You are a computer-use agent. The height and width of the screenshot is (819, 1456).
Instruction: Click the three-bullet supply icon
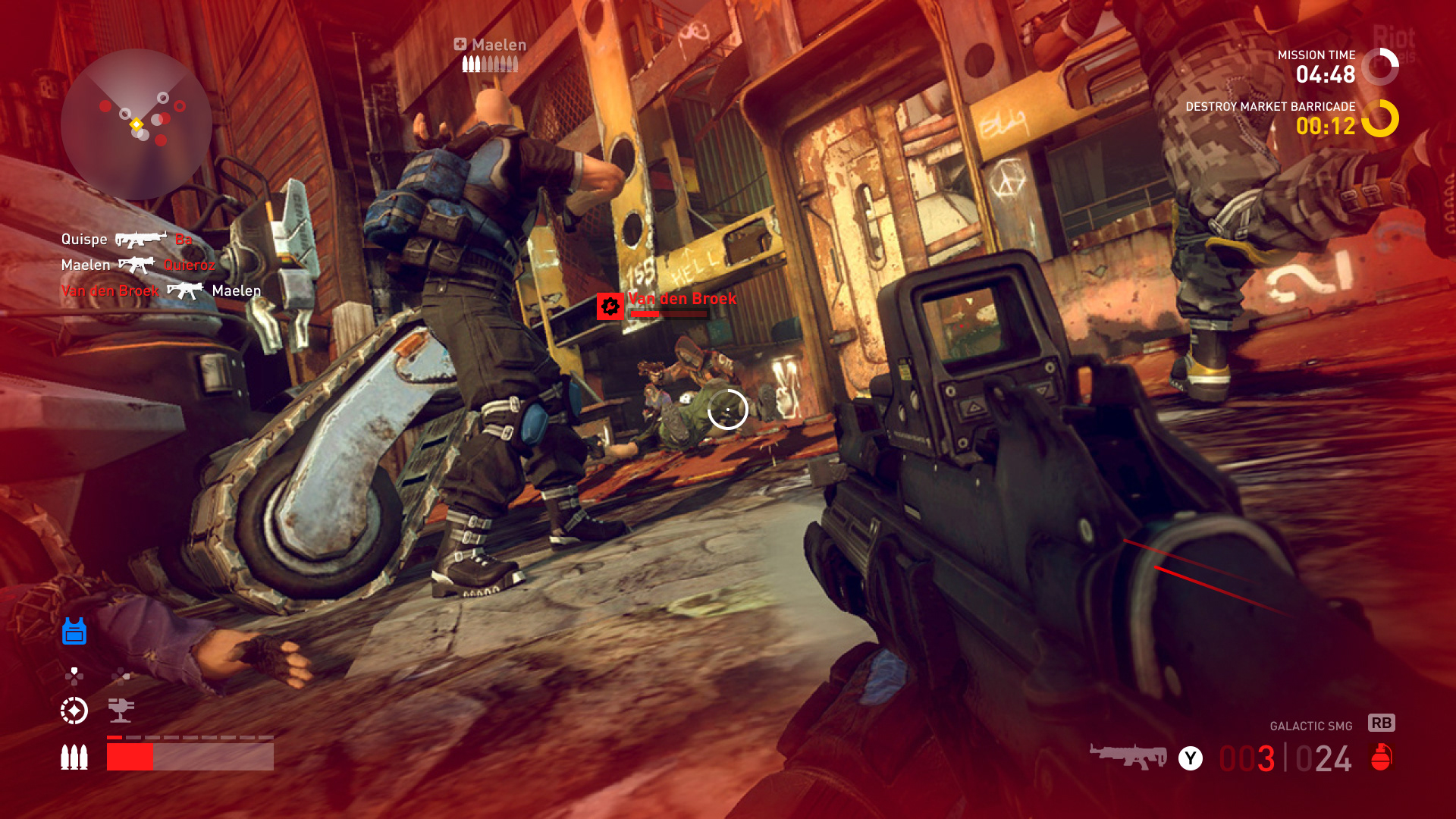click(74, 757)
